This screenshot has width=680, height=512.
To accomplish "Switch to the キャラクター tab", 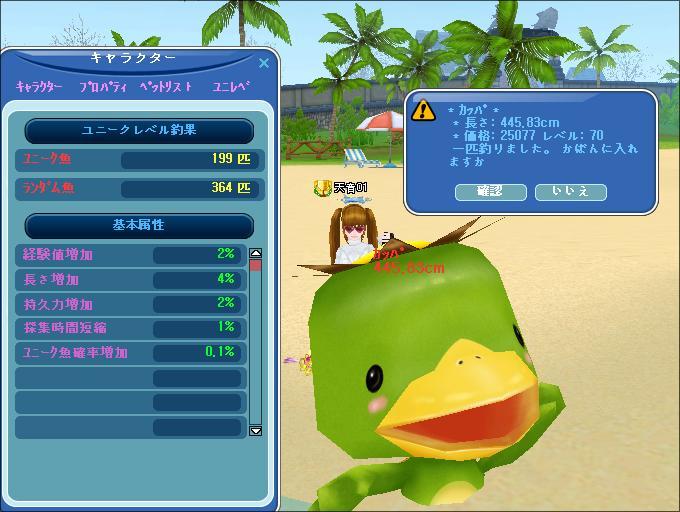I will (39, 87).
